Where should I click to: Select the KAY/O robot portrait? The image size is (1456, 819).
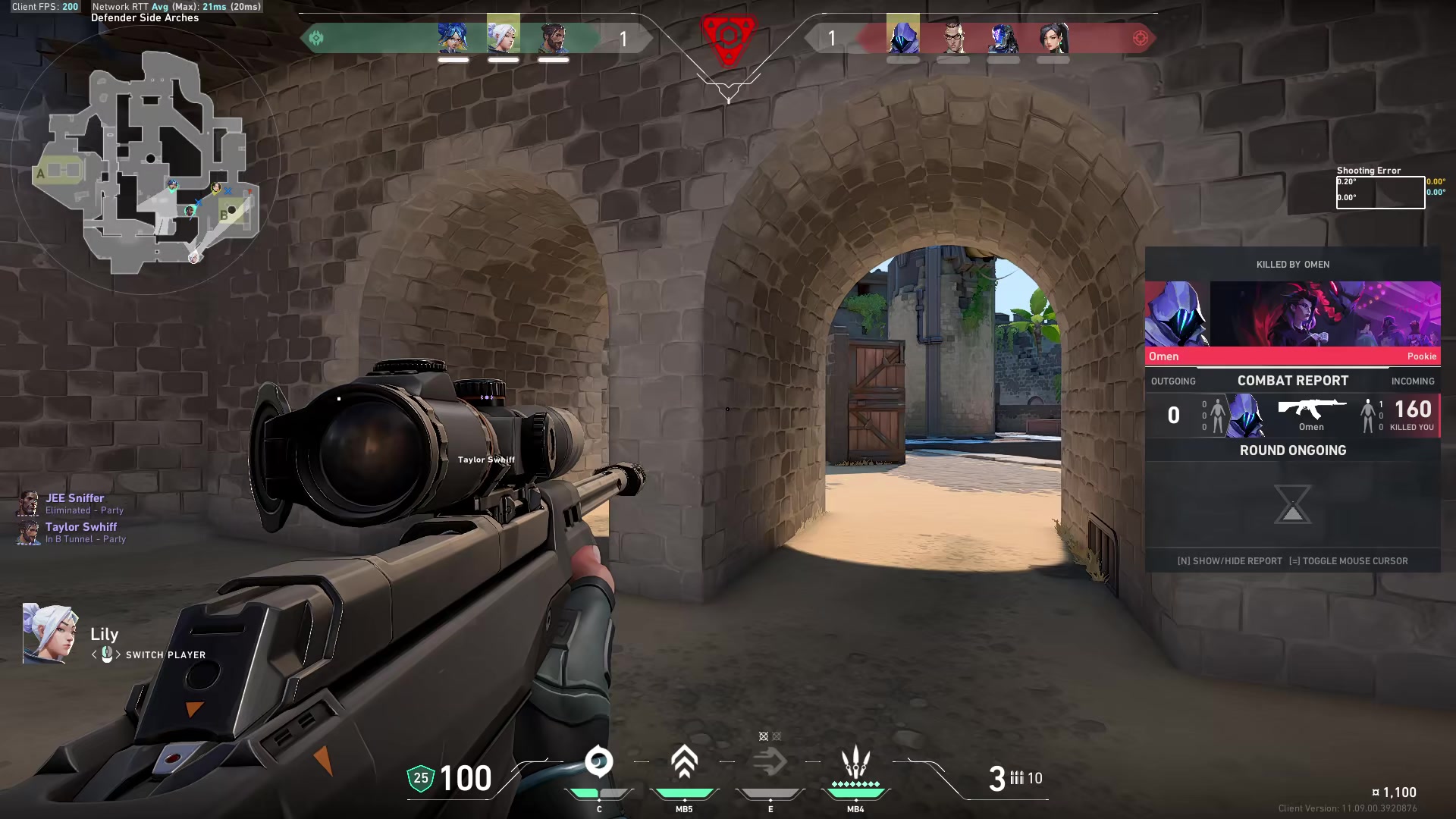click(x=1003, y=37)
